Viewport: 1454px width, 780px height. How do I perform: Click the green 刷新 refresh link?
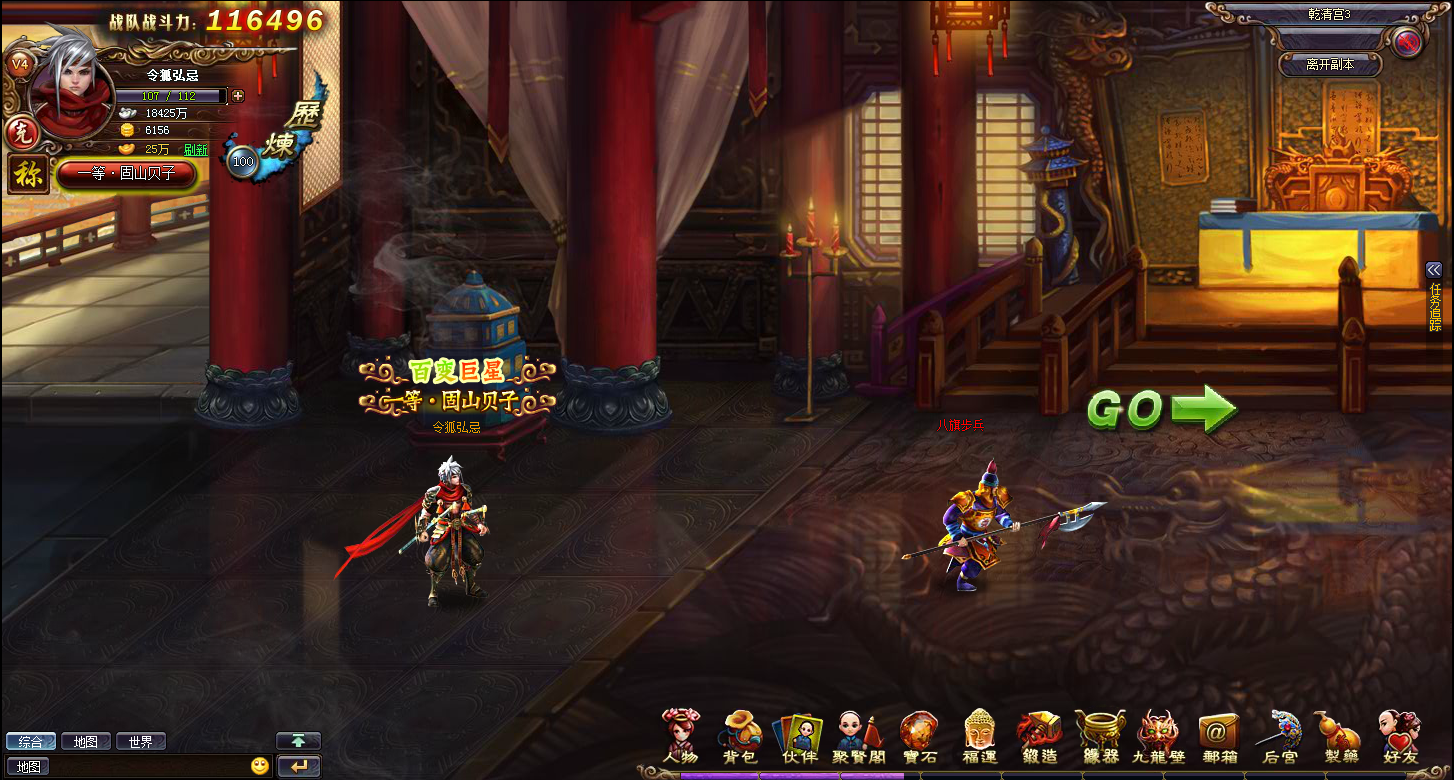pos(196,150)
